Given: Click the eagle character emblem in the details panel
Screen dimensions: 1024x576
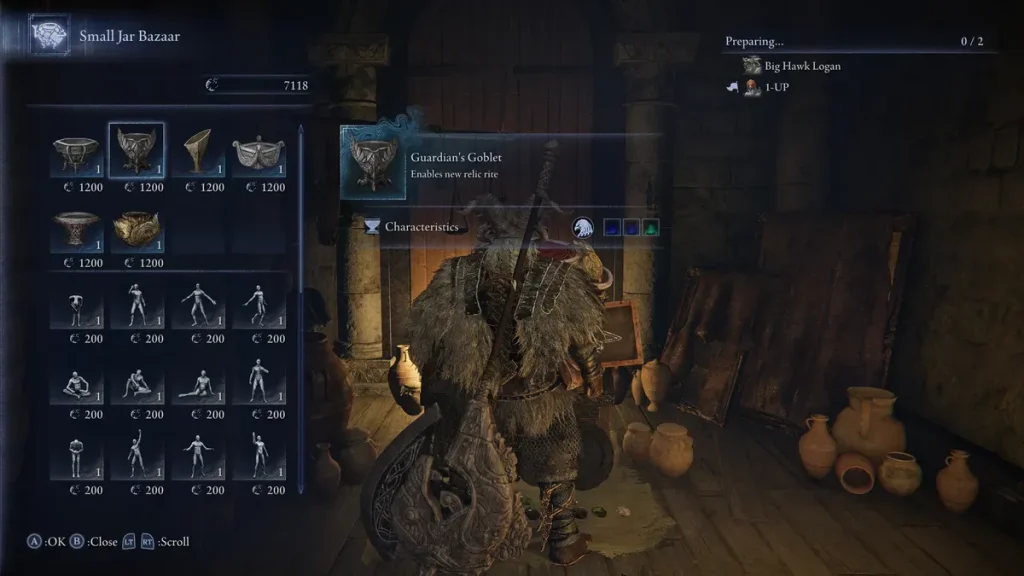Looking at the screenshot, I should coord(583,227).
